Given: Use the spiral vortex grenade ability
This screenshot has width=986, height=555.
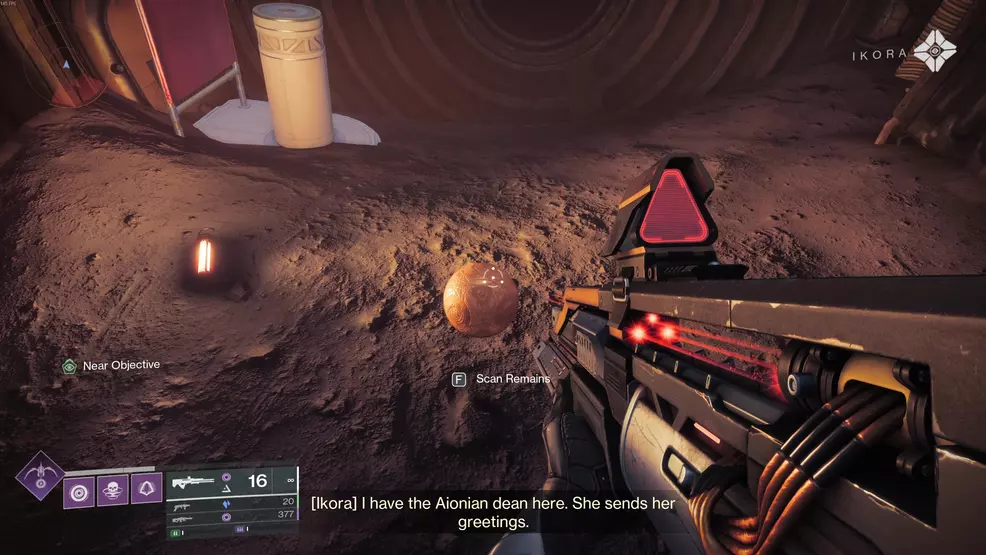Looking at the screenshot, I should click(79, 491).
